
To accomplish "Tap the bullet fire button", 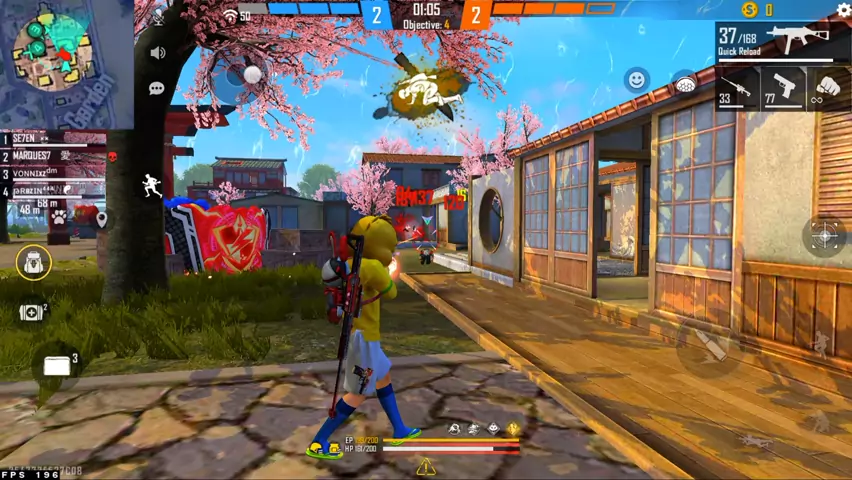I will 708,346.
